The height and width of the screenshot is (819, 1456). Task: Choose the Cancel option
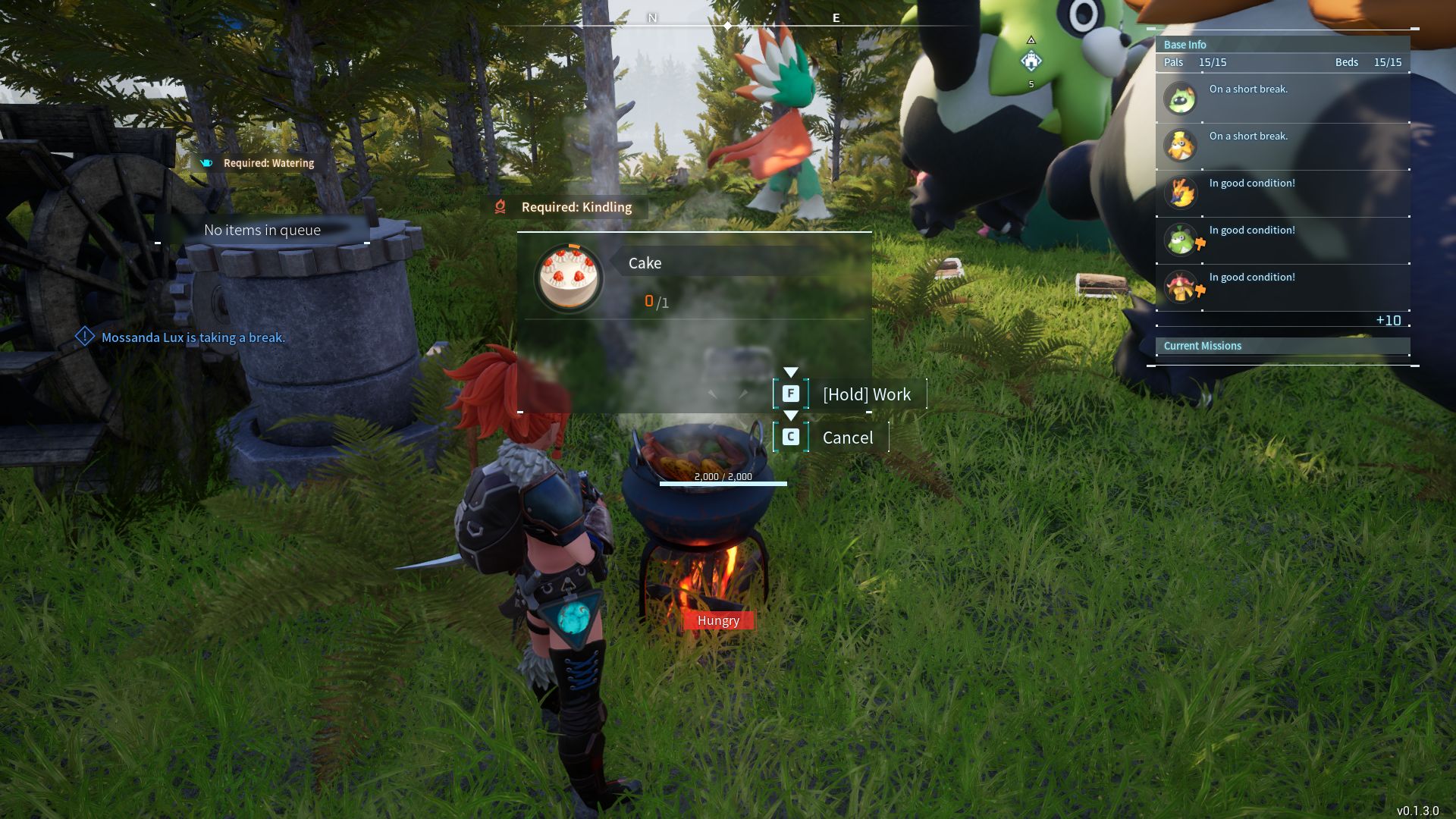847,438
